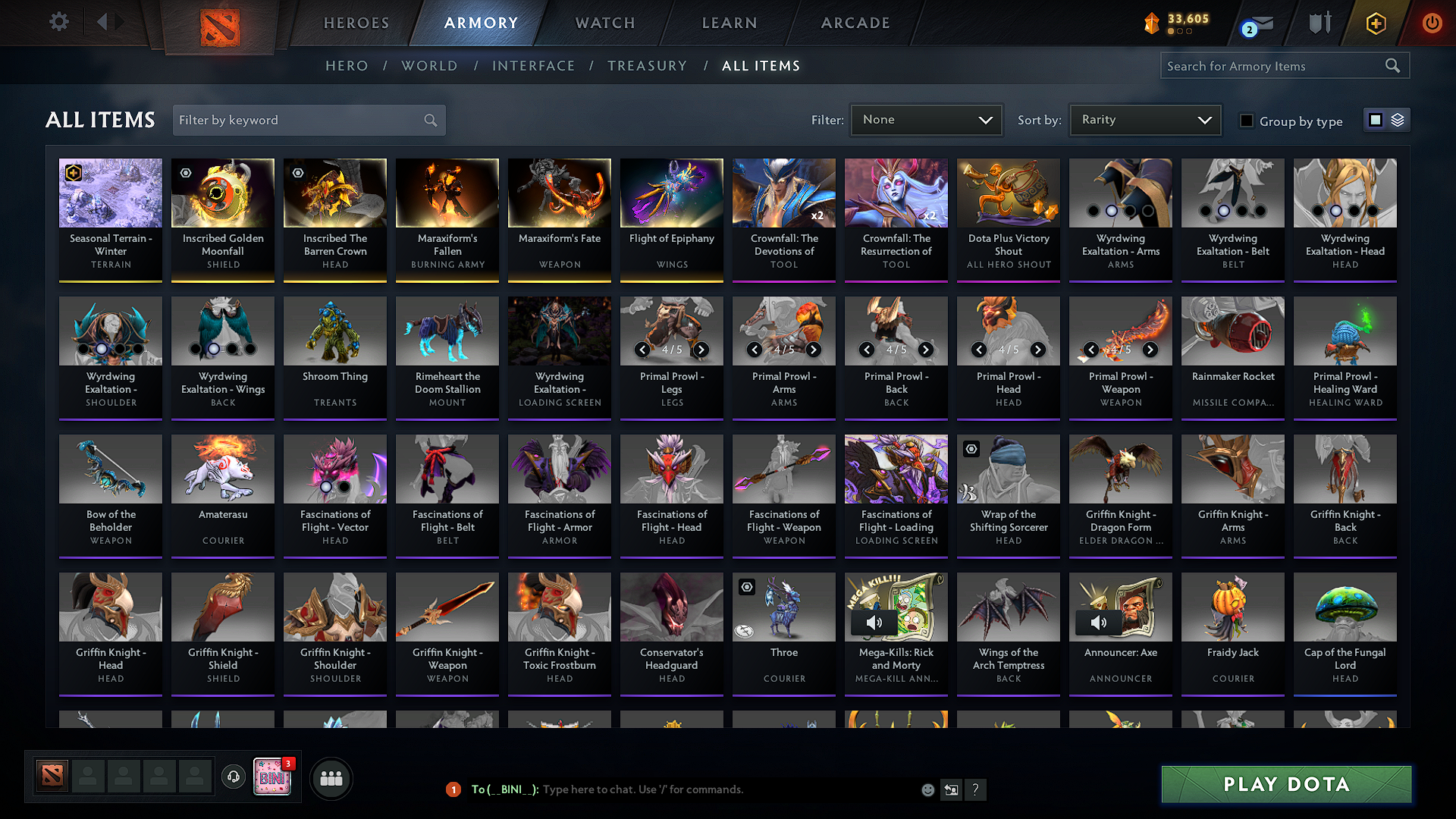Open the BINI sticker pack with 3 badge
Image resolution: width=1456 pixels, height=819 pixels.
[x=272, y=777]
